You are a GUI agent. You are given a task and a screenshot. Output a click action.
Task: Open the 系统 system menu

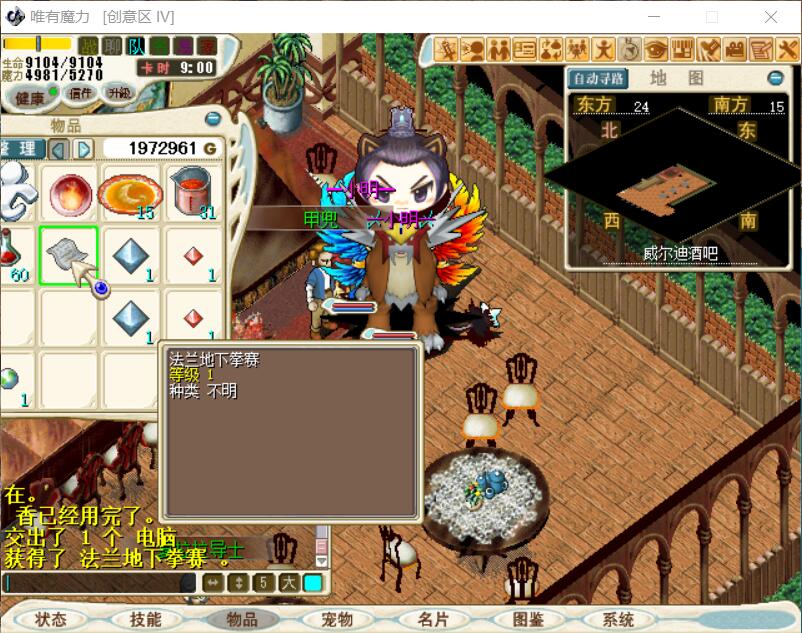(625, 619)
